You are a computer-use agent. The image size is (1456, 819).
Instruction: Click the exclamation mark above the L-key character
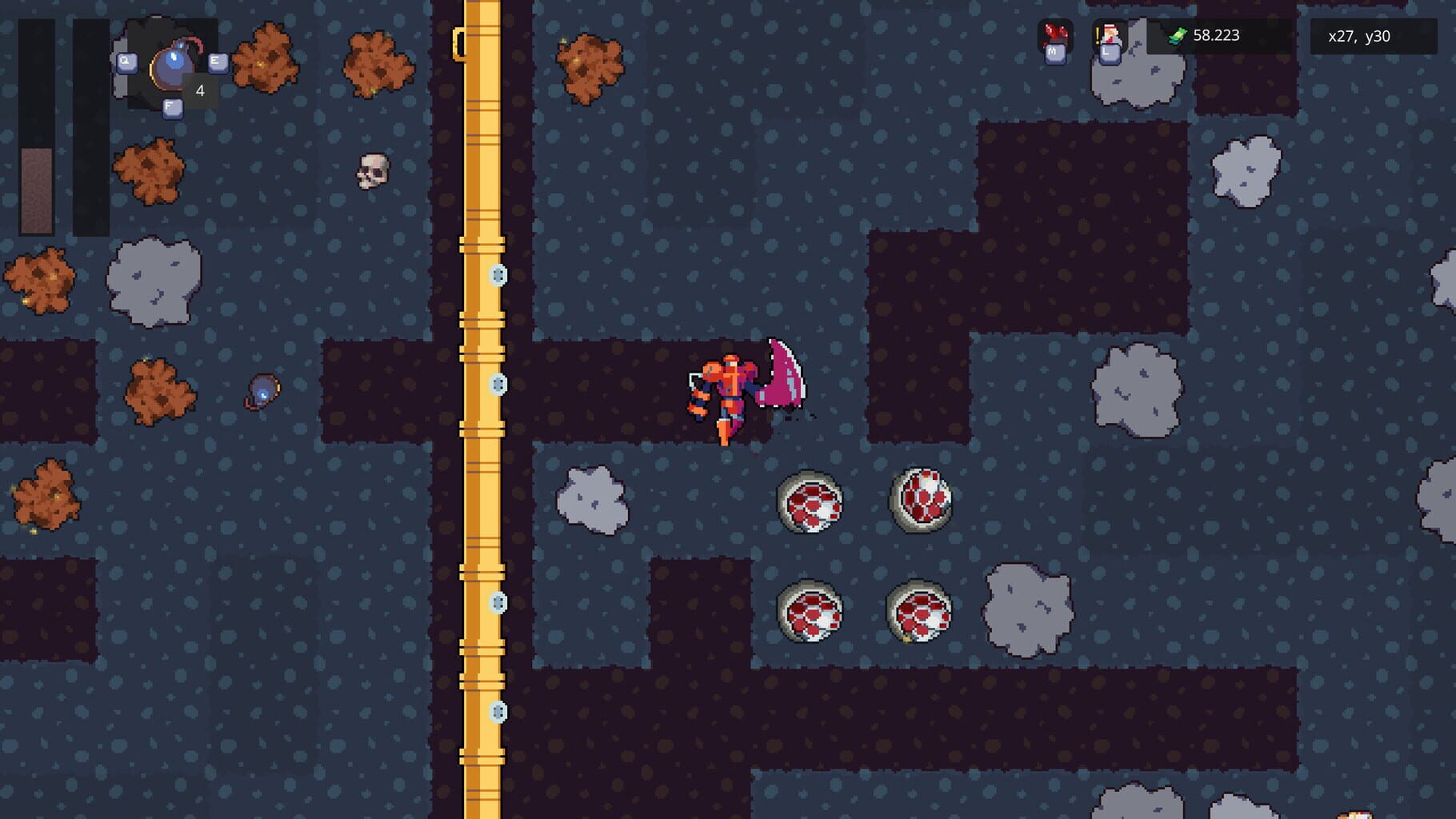click(x=1098, y=35)
